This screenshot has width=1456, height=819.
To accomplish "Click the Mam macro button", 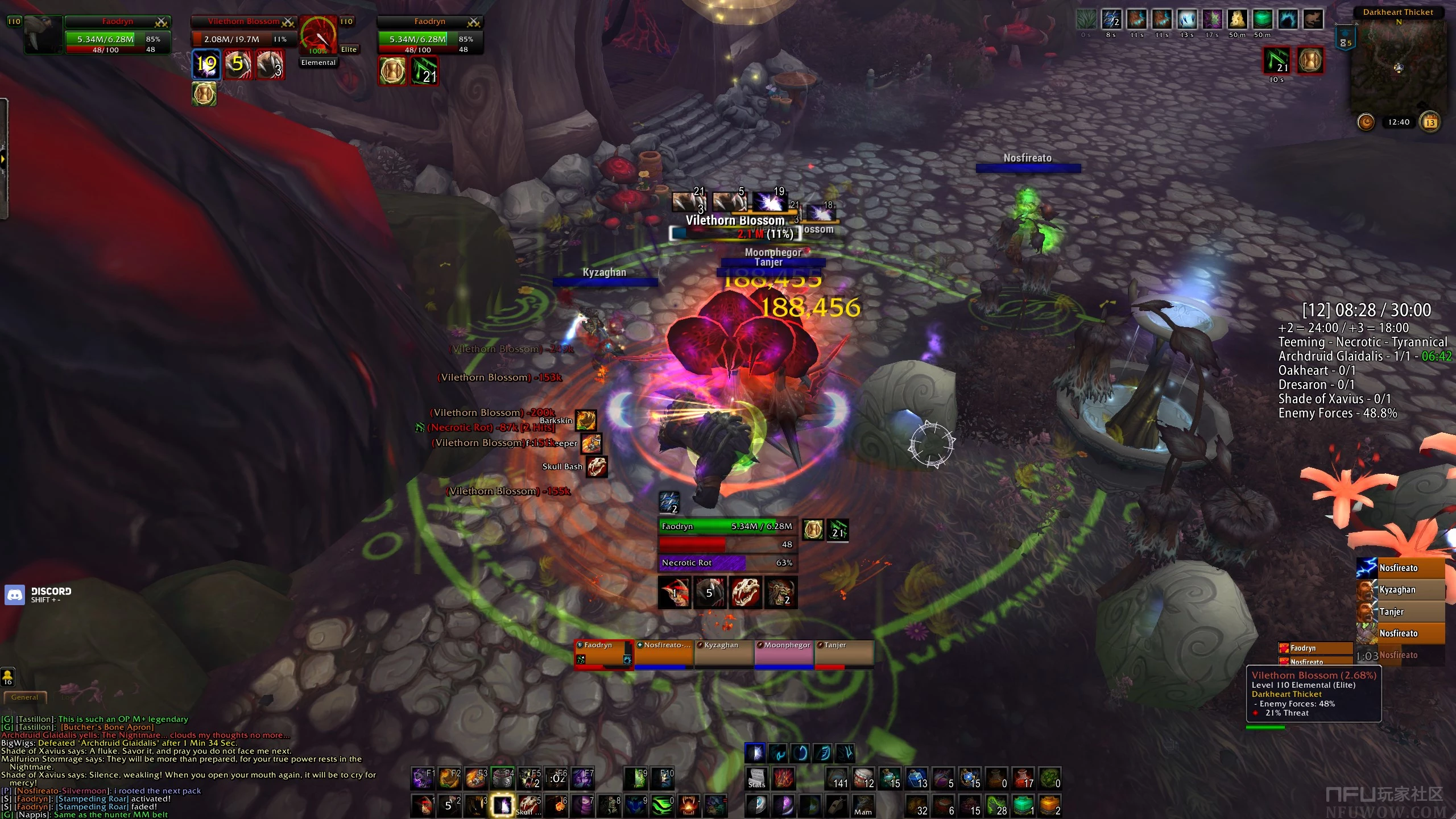I will click(862, 805).
